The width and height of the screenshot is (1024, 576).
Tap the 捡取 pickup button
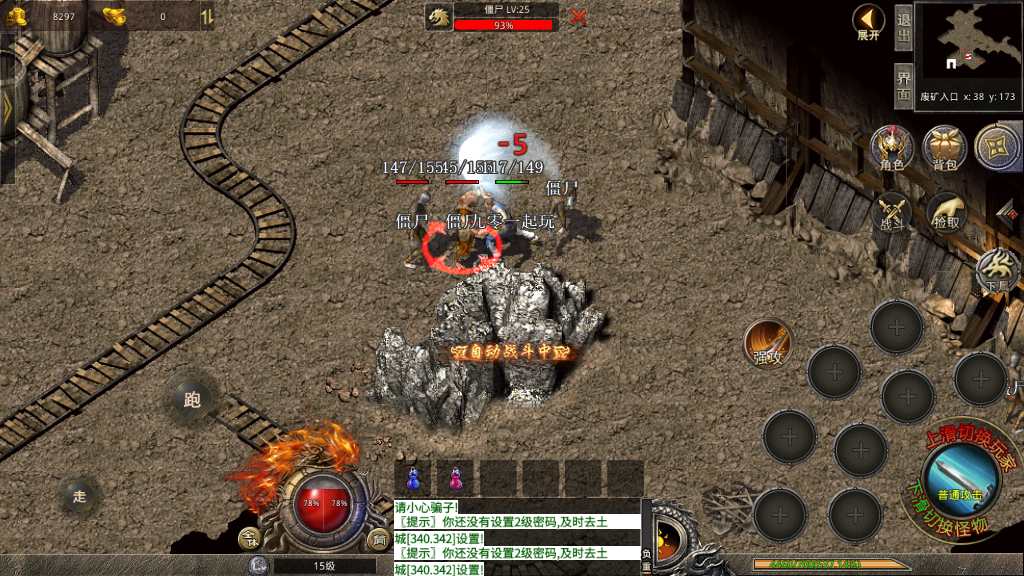(x=945, y=213)
